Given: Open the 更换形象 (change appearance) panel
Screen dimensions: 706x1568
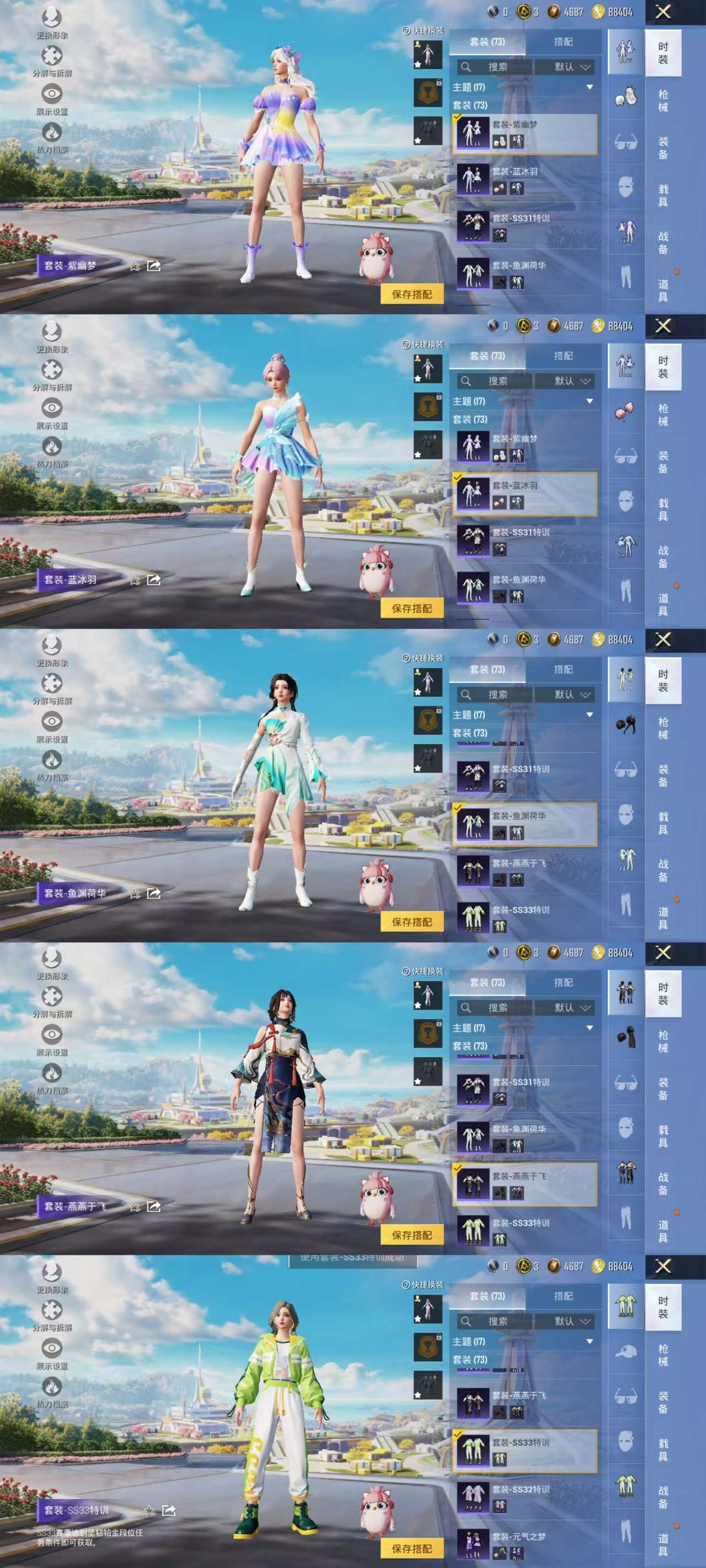Looking at the screenshot, I should tap(53, 17).
